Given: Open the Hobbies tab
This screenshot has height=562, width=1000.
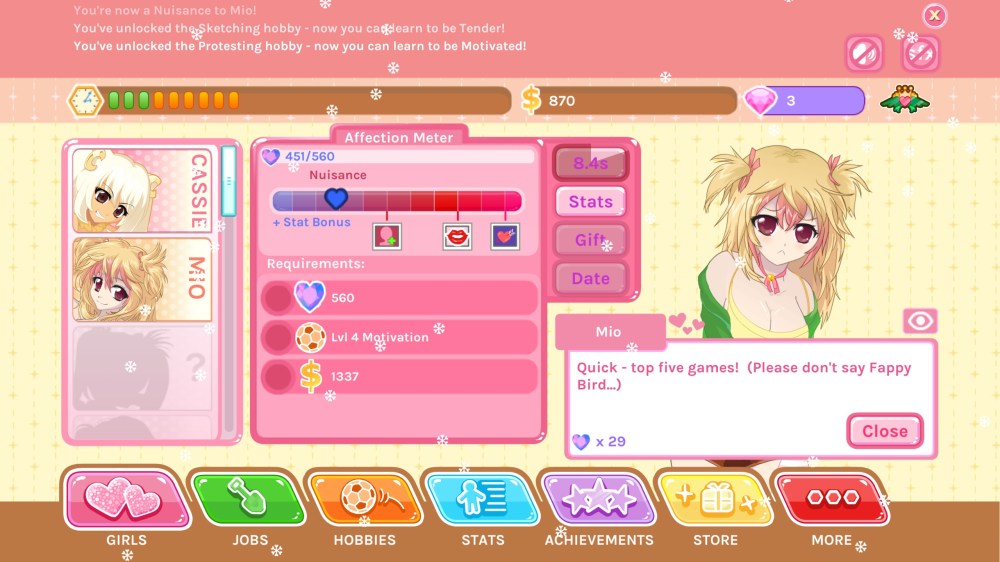Looking at the screenshot, I should tap(364, 500).
